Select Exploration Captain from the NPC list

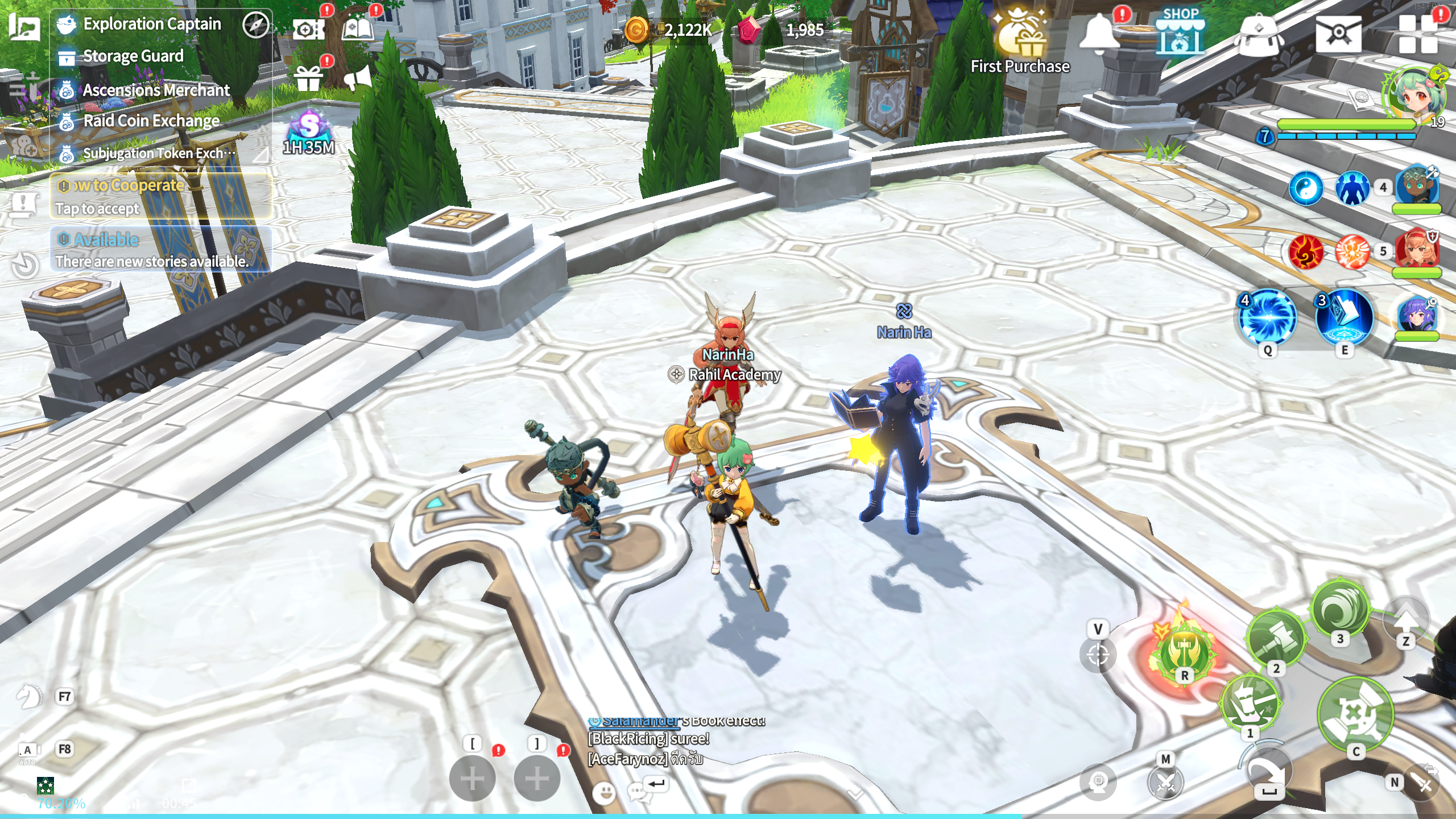coord(151,24)
